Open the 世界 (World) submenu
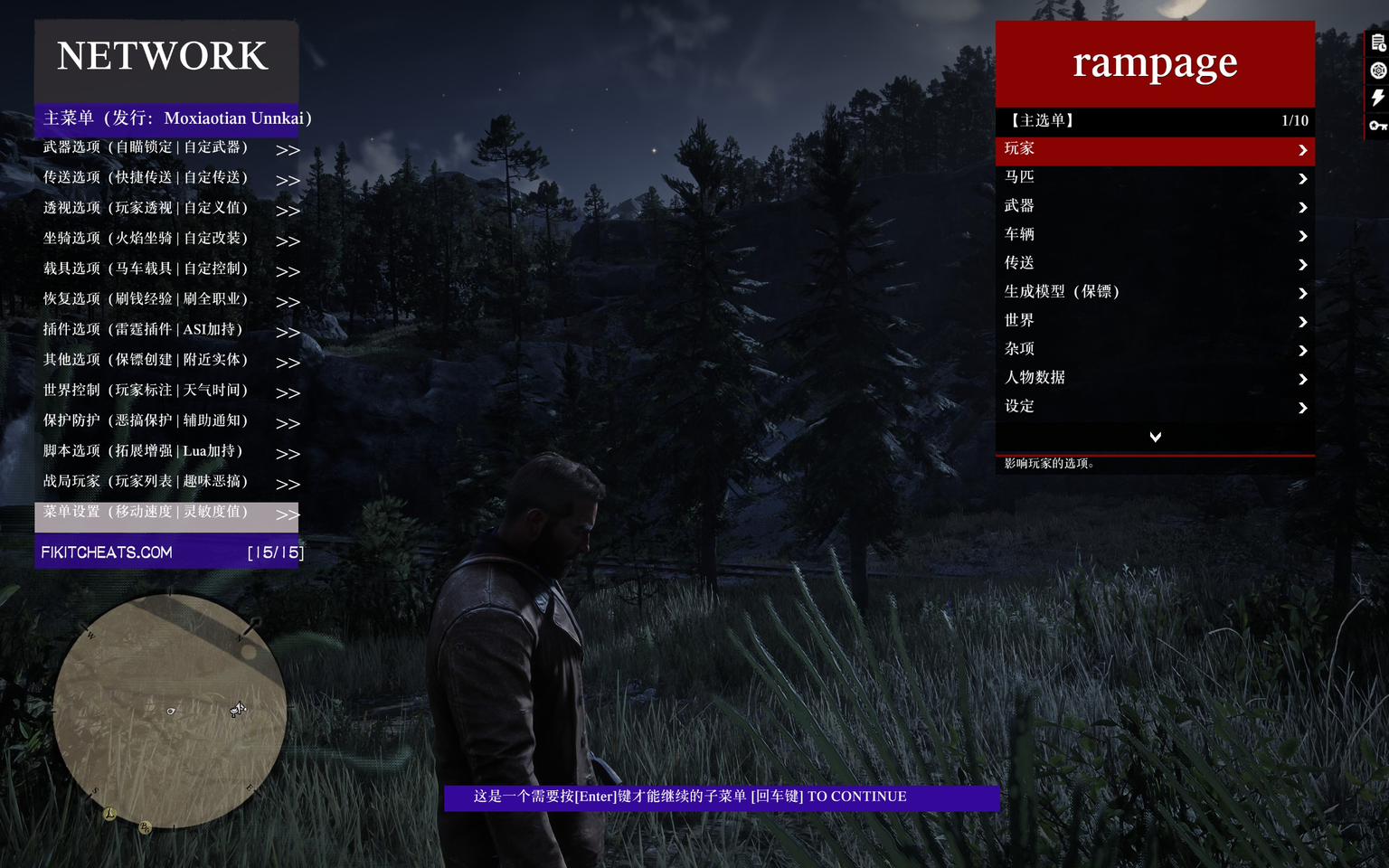Viewport: 1389px width, 868px height. click(1154, 321)
